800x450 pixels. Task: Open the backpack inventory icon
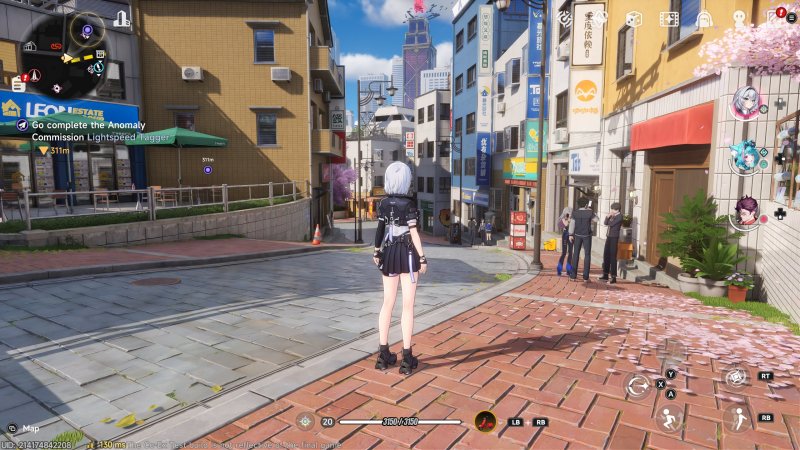click(704, 18)
